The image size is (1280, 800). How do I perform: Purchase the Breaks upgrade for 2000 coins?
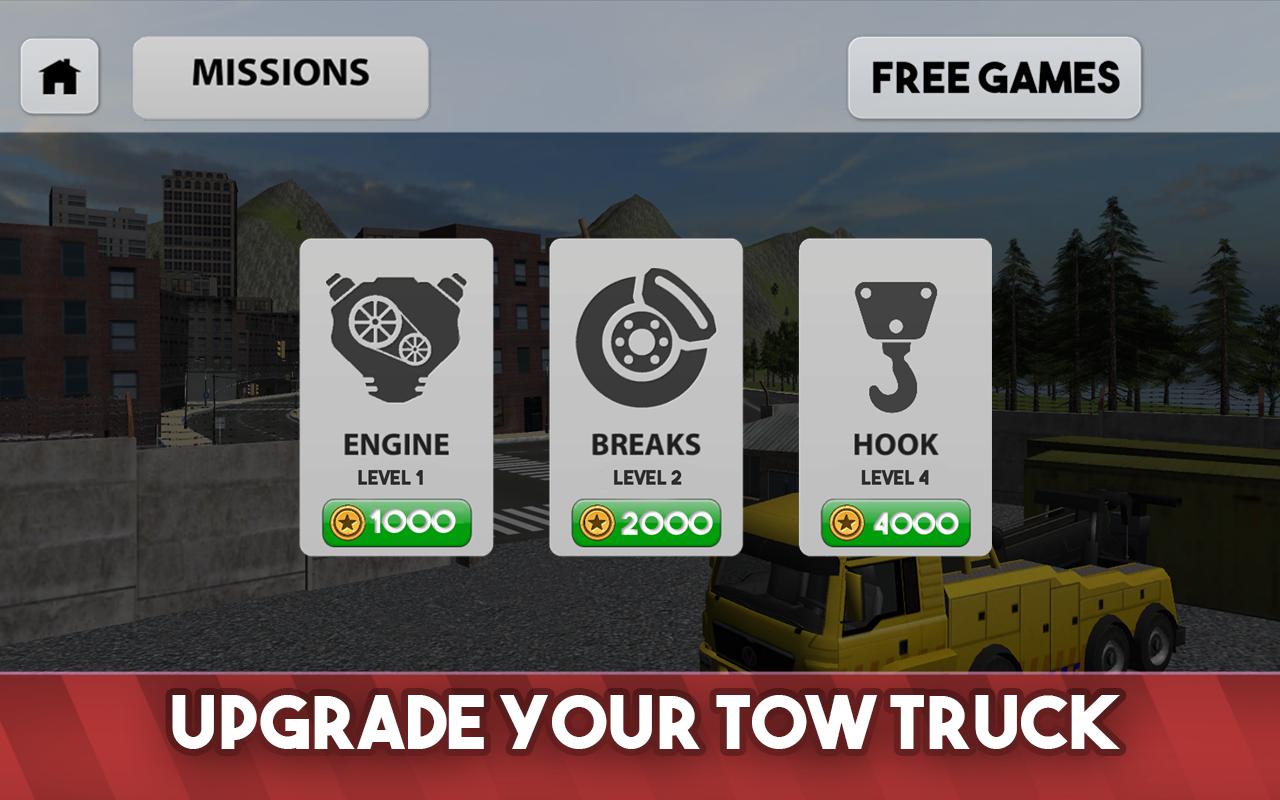pos(647,519)
